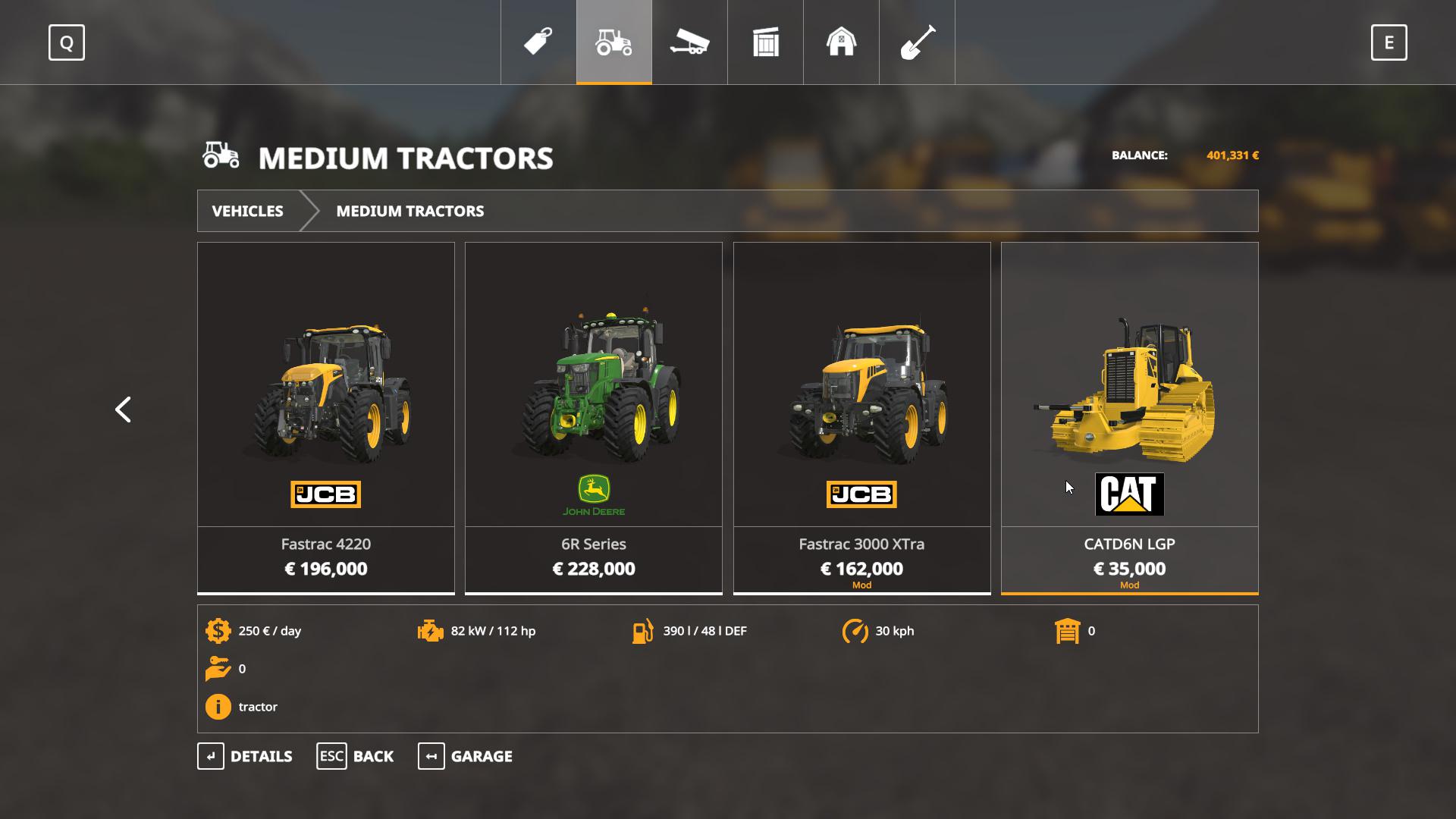The height and width of the screenshot is (819, 1456).
Task: Open the price tag shop tab
Action: tap(538, 42)
